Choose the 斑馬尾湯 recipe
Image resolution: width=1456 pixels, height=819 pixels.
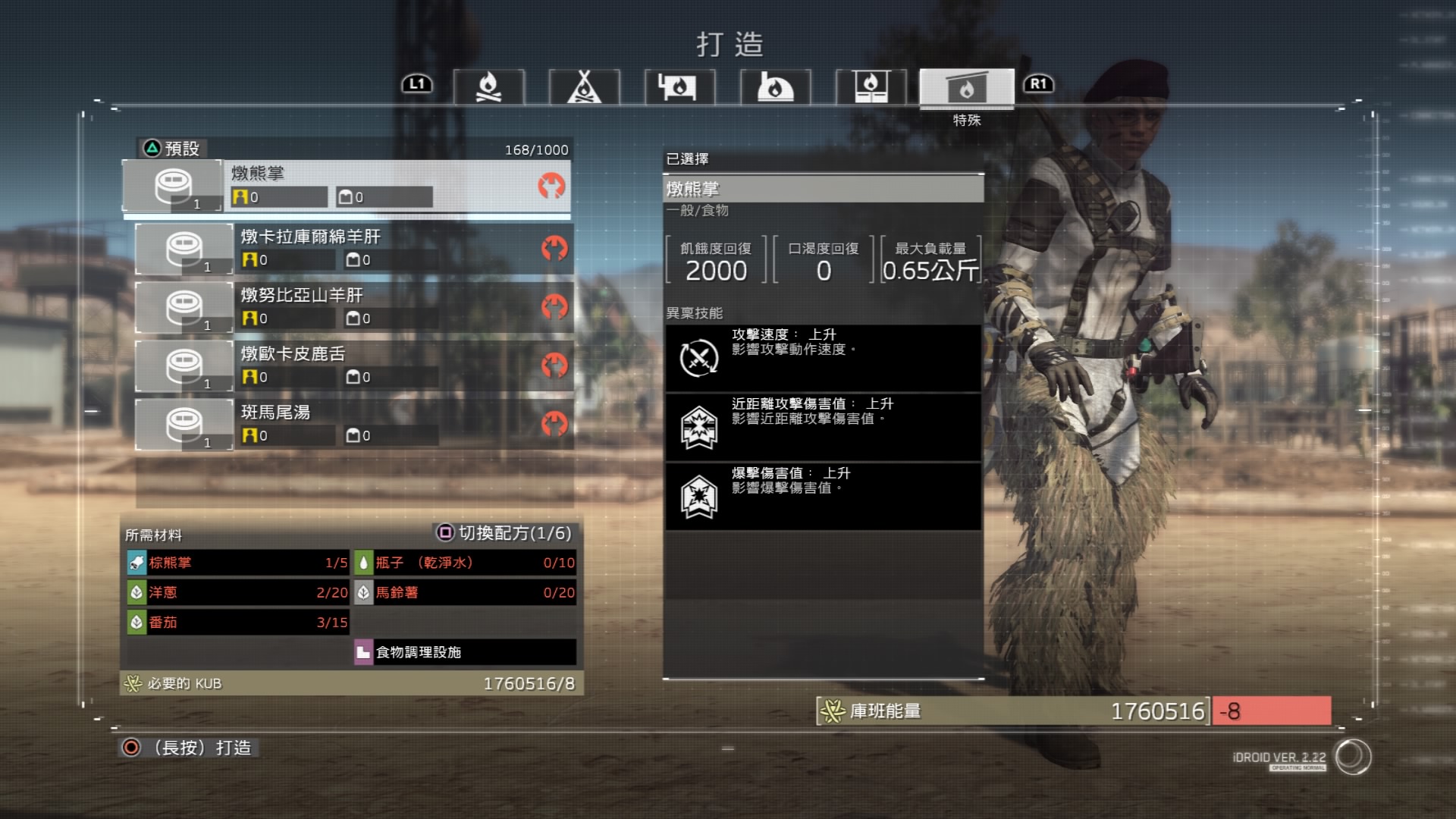[x=353, y=423]
